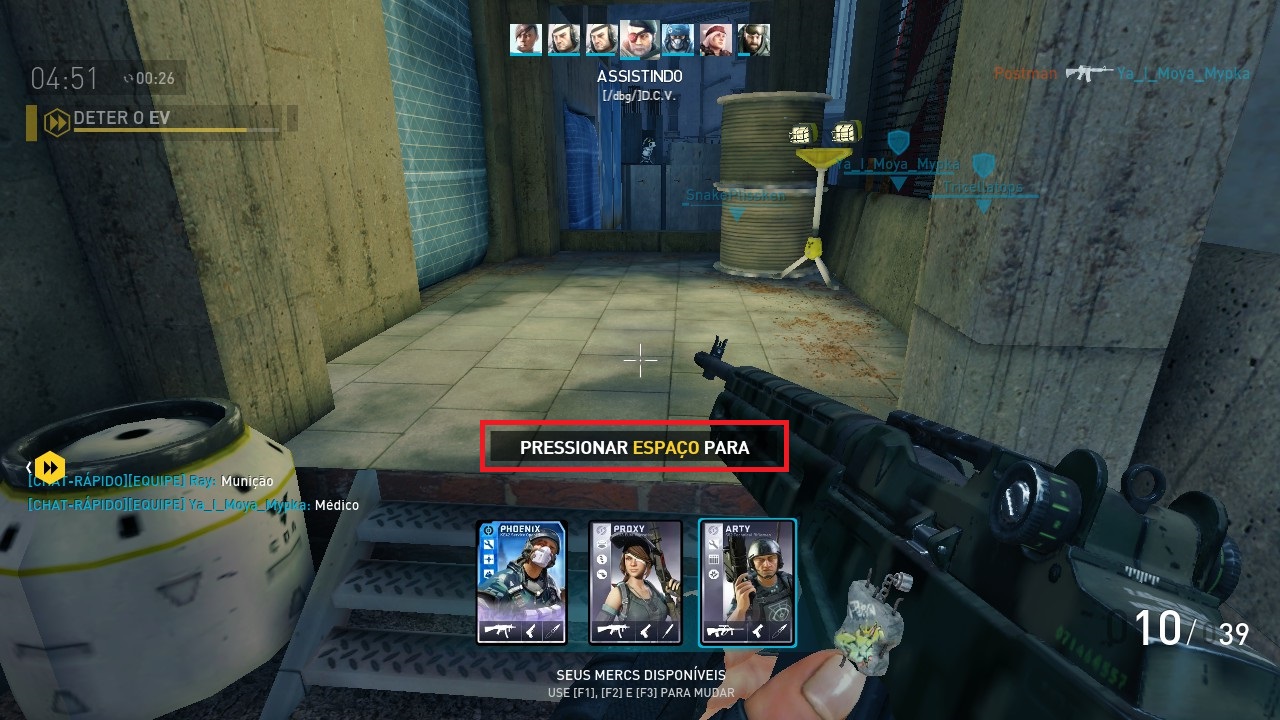Choose the red beanie blonde merc portrait
The width and height of the screenshot is (1280, 720).
tap(716, 39)
